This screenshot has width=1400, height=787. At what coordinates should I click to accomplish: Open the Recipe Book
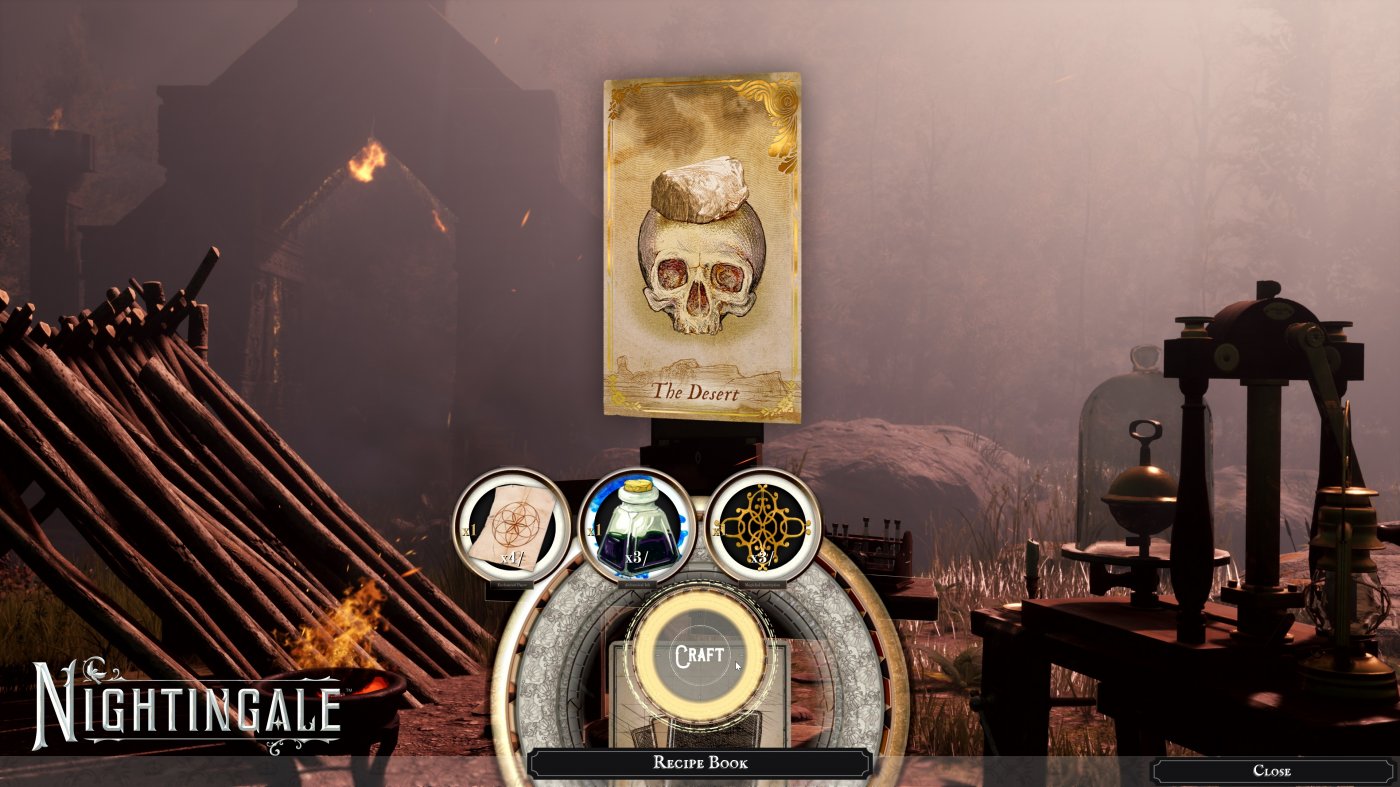pos(700,764)
